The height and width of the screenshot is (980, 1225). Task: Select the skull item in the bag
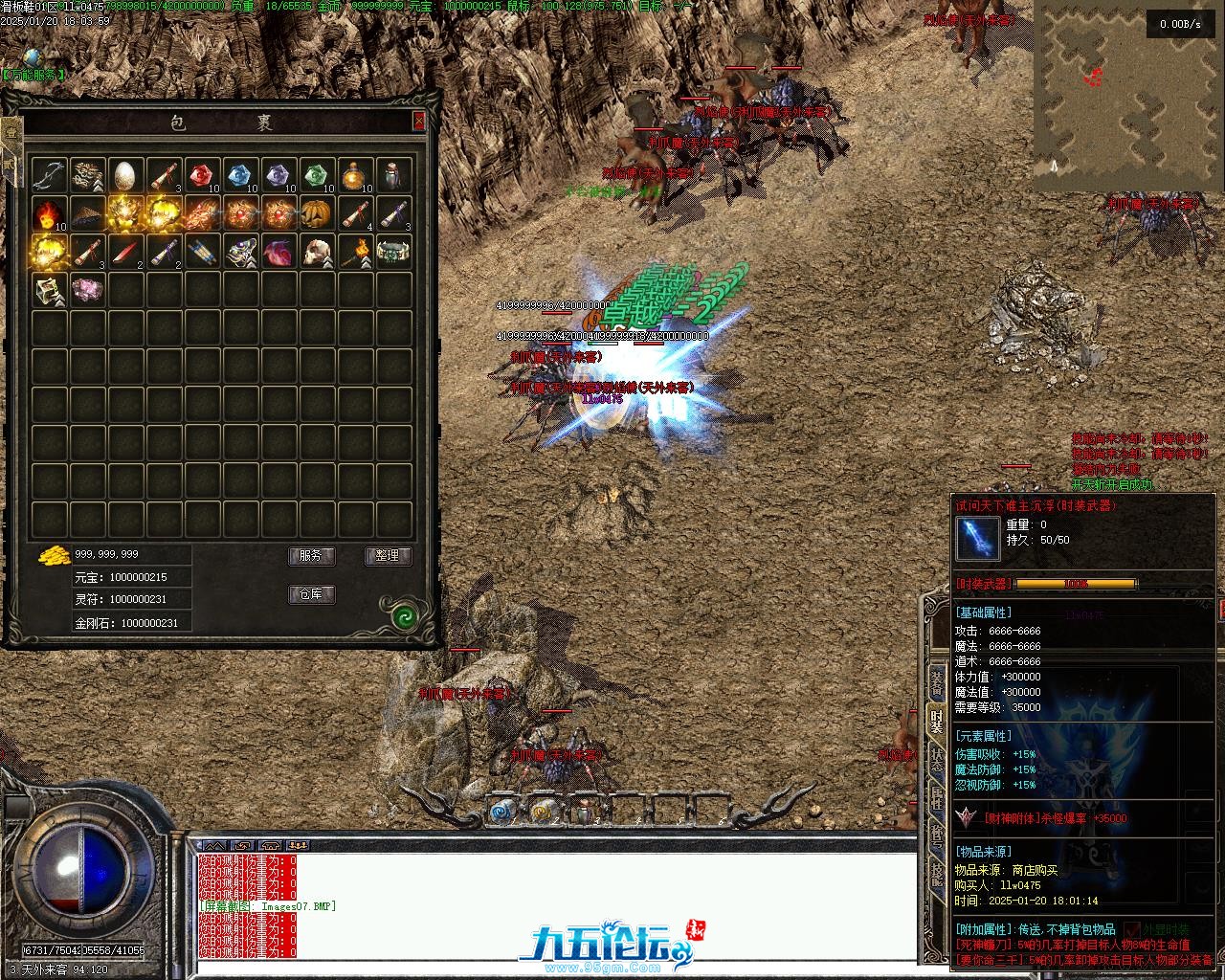317,252
